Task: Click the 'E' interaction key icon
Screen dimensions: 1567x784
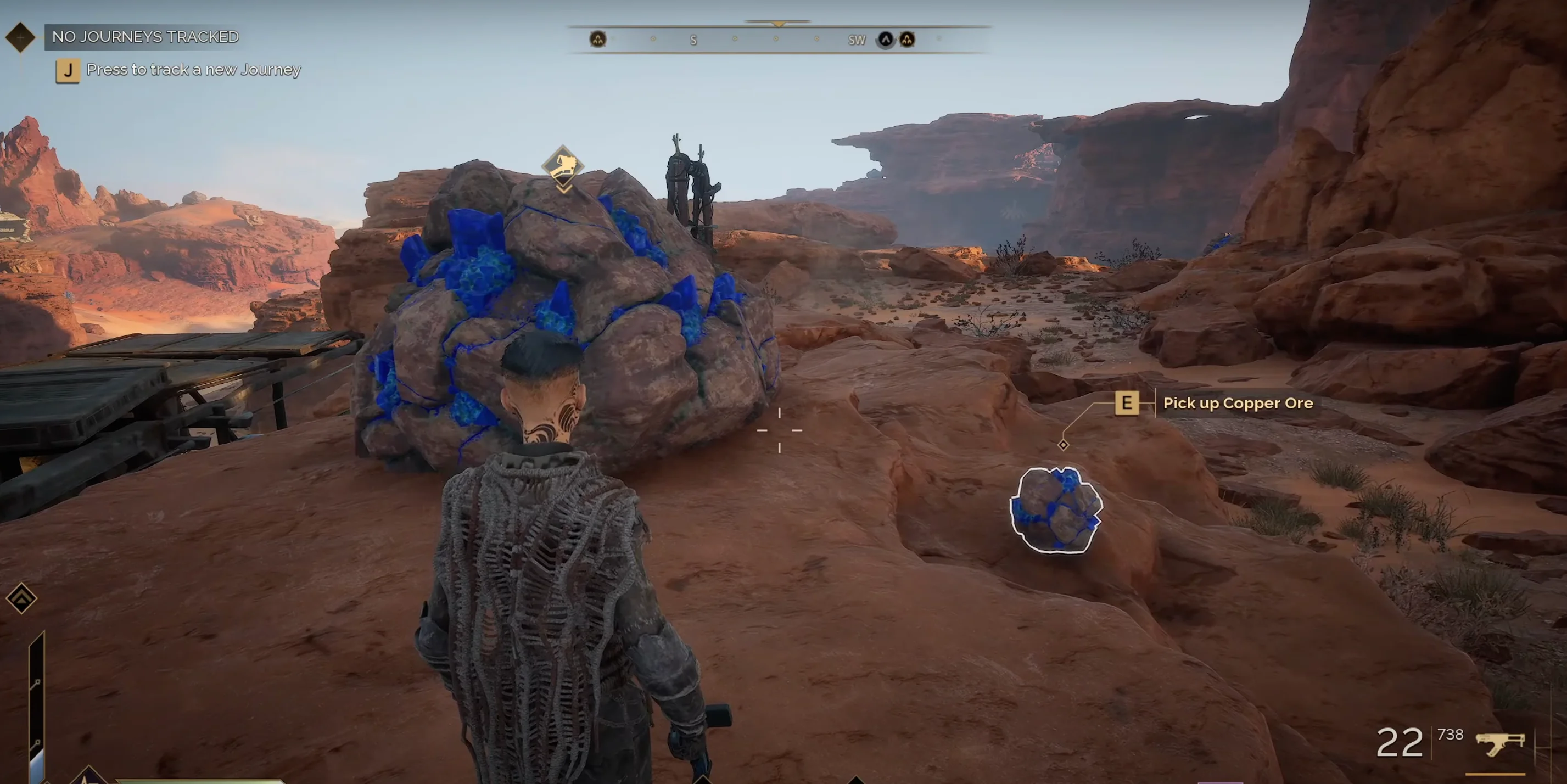Action: pos(1127,403)
